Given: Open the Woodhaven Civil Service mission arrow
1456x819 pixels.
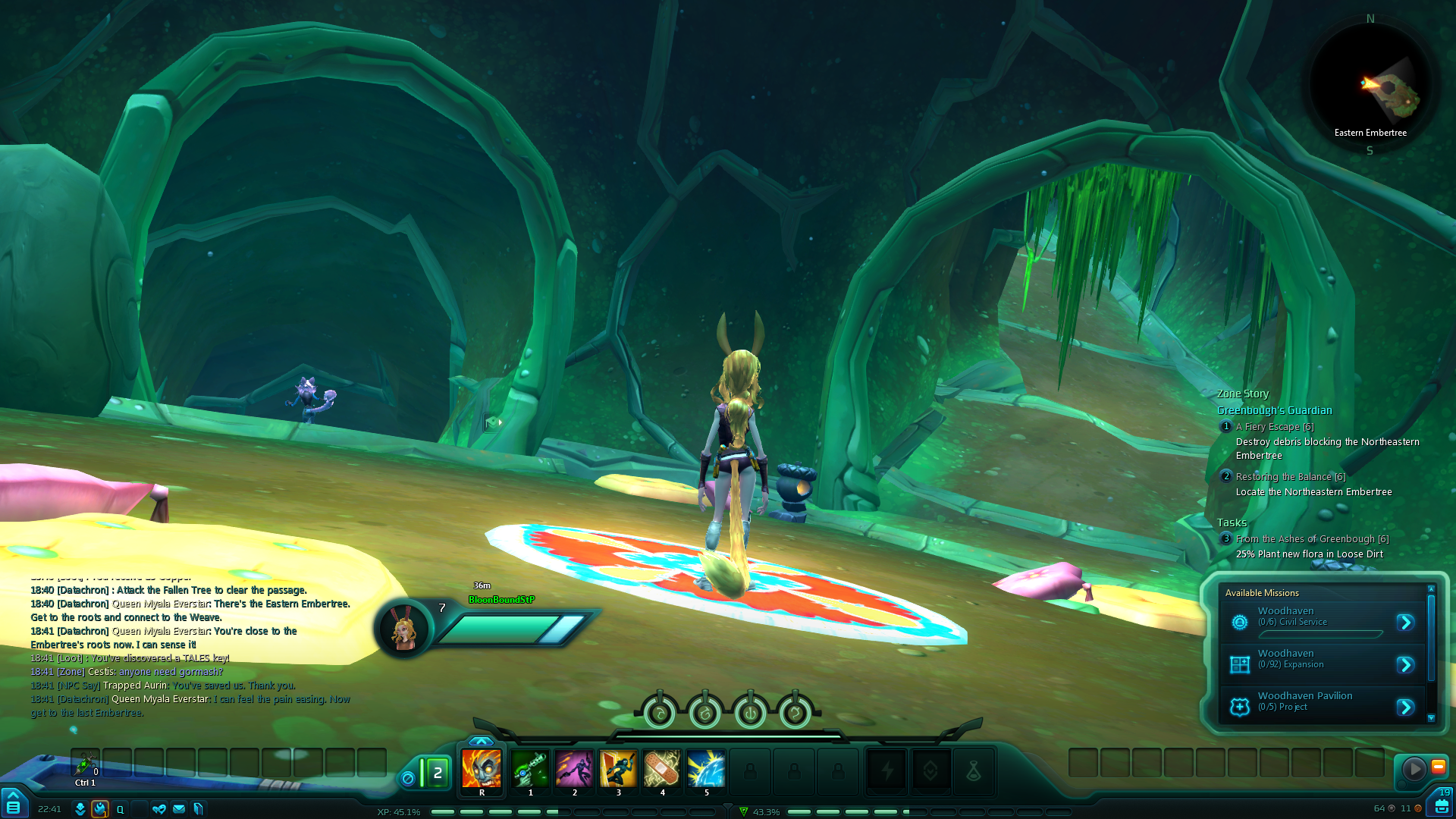Looking at the screenshot, I should [1405, 623].
